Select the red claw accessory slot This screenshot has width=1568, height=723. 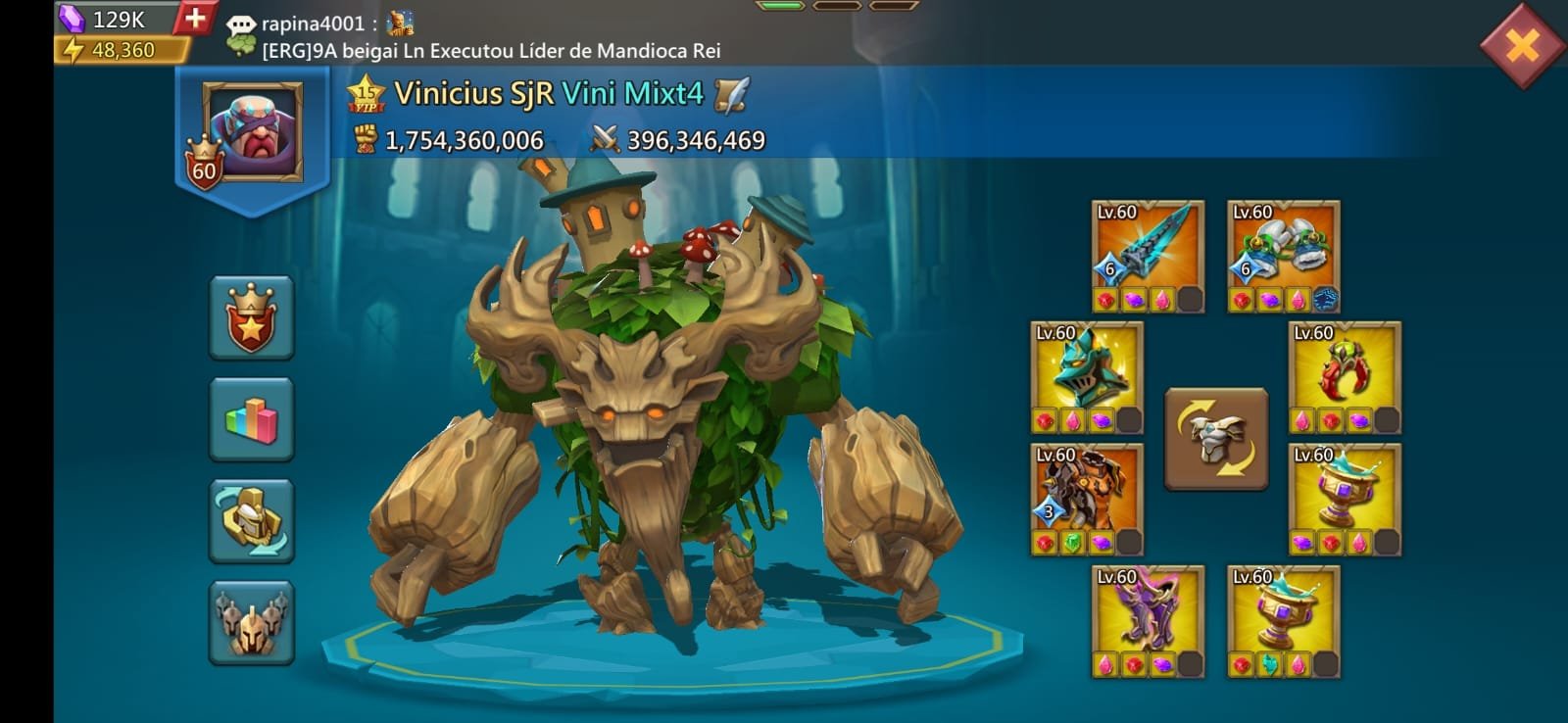1345,377
